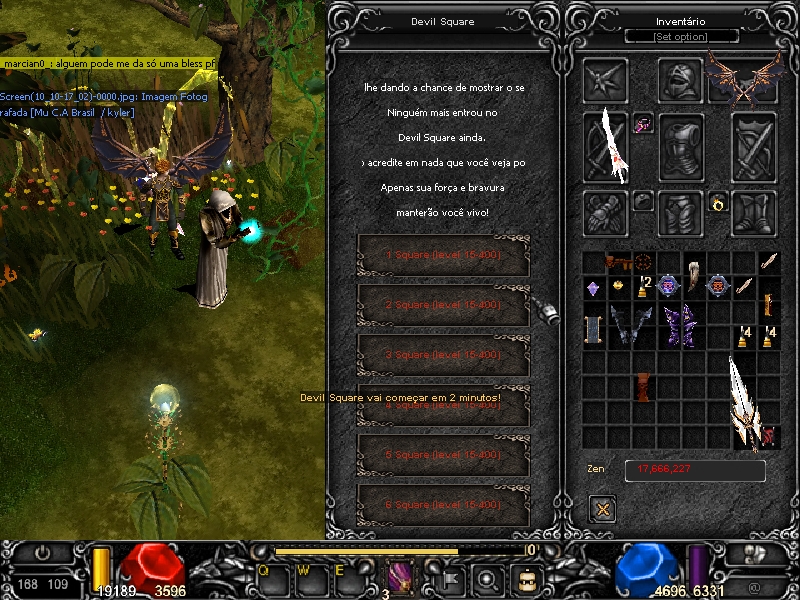This screenshot has width=800, height=600.
Task: Activate the purple skill icon on hotbar
Action: click(401, 577)
